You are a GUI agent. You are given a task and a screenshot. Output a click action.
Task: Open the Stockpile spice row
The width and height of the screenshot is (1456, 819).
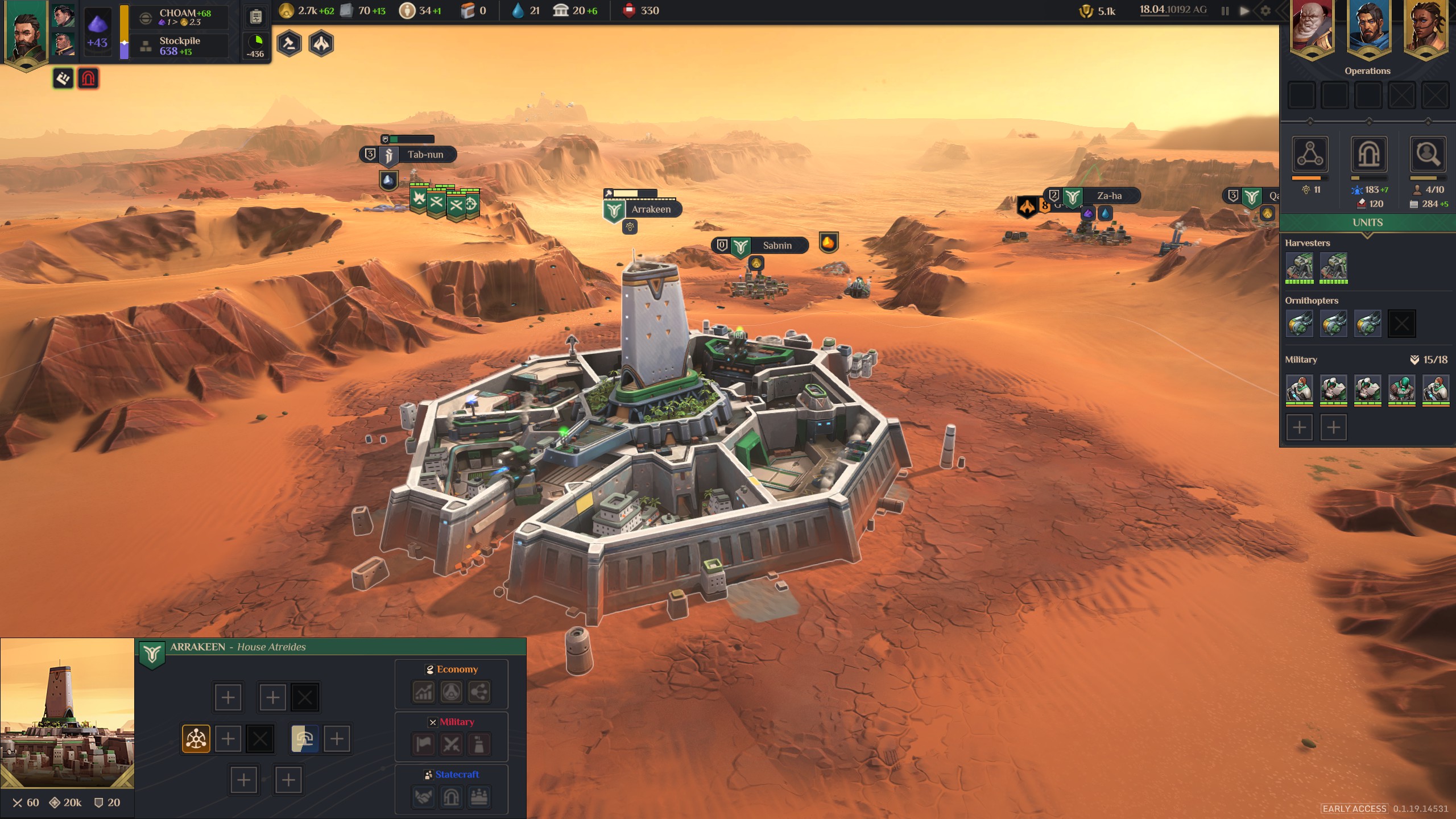180,45
